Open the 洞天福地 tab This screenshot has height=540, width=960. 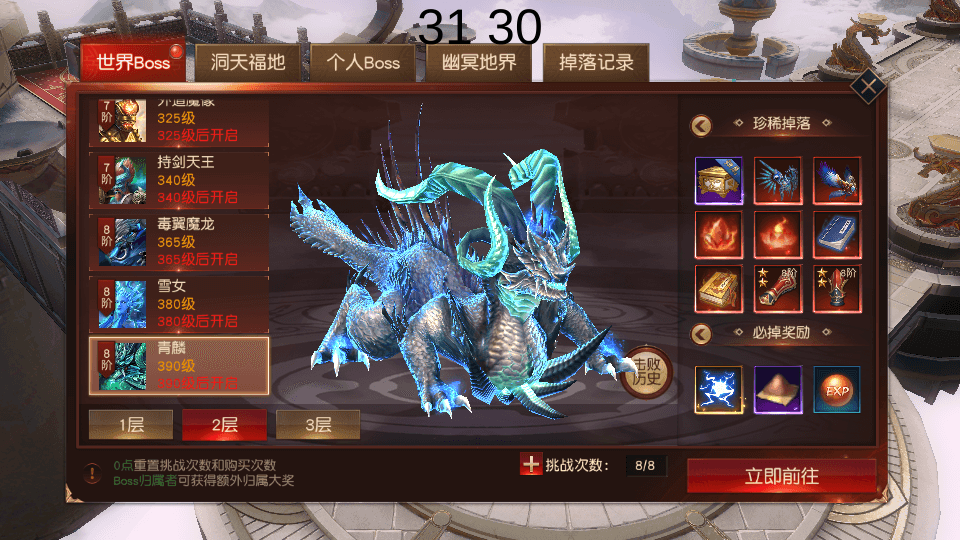(x=248, y=63)
